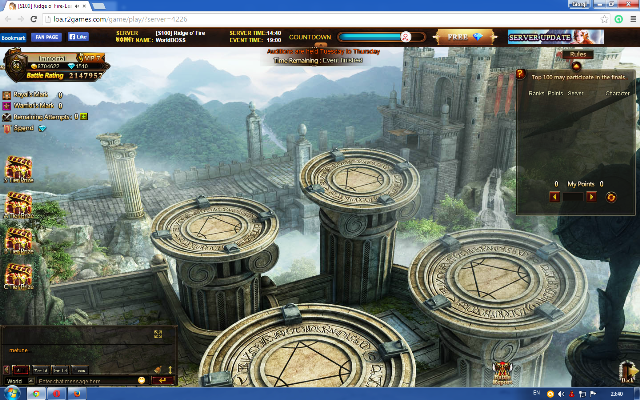Open the second treasure chest reward icon
The height and width of the screenshot is (400, 640).
[x=18, y=205]
